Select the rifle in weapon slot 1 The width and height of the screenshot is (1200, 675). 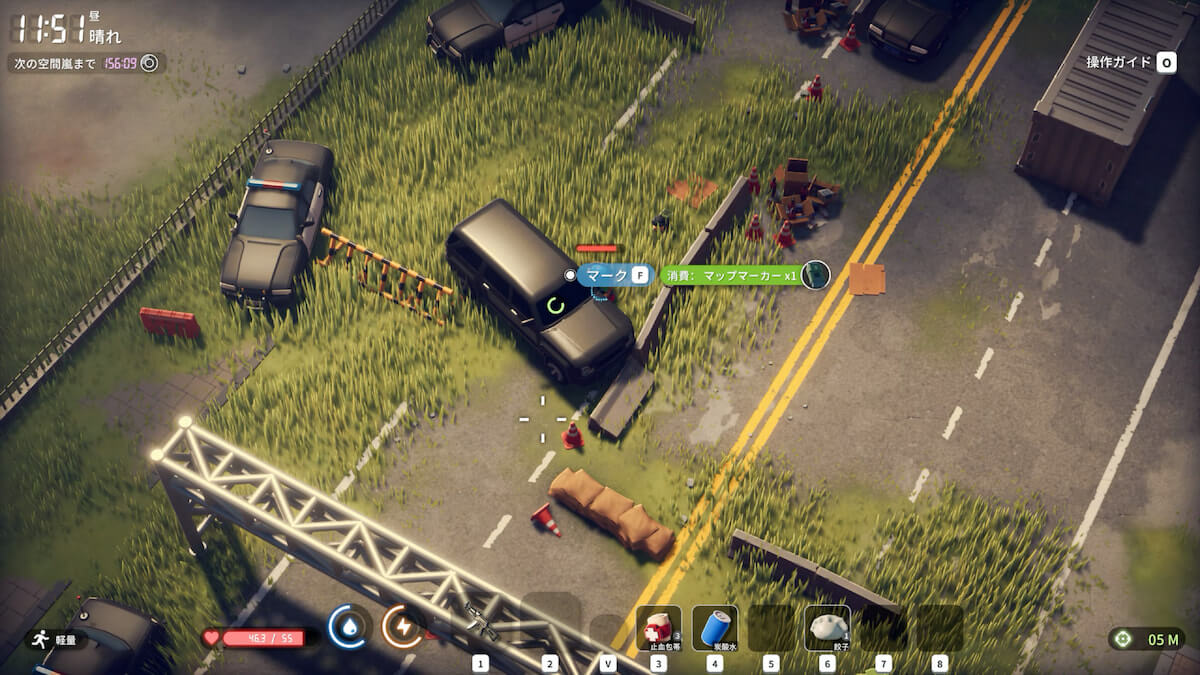click(481, 627)
